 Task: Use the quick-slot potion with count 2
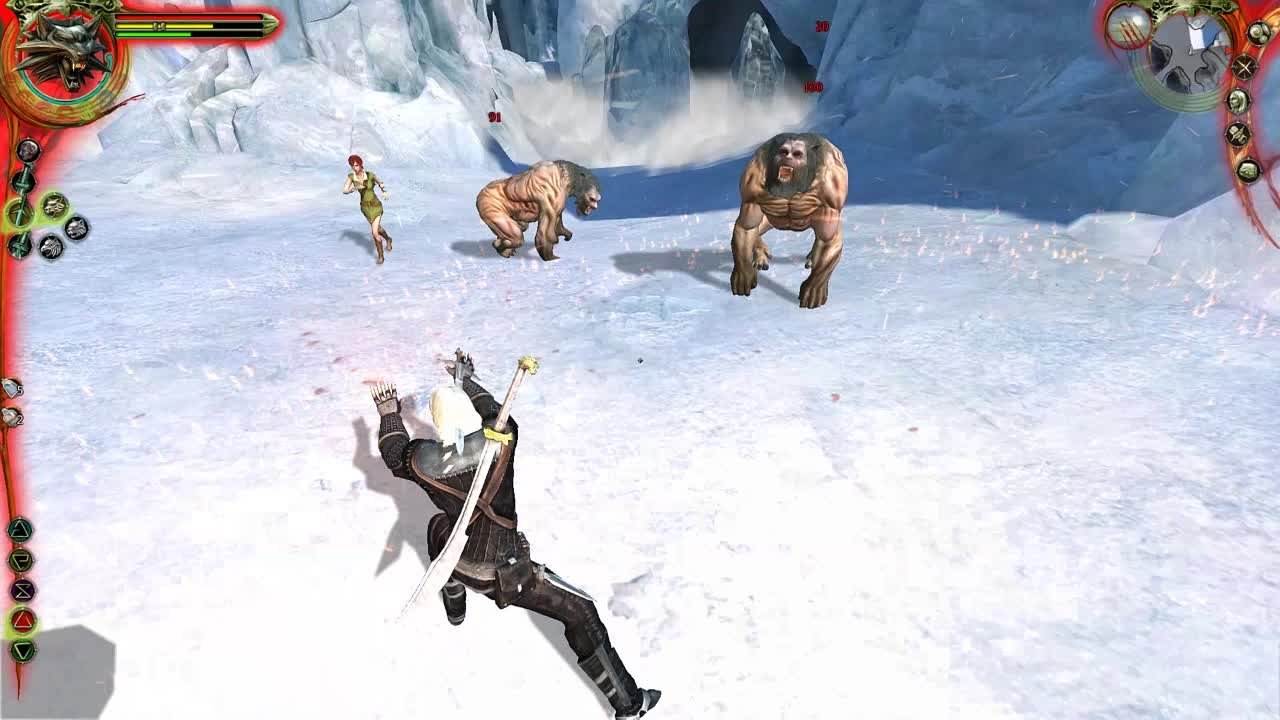point(11,416)
